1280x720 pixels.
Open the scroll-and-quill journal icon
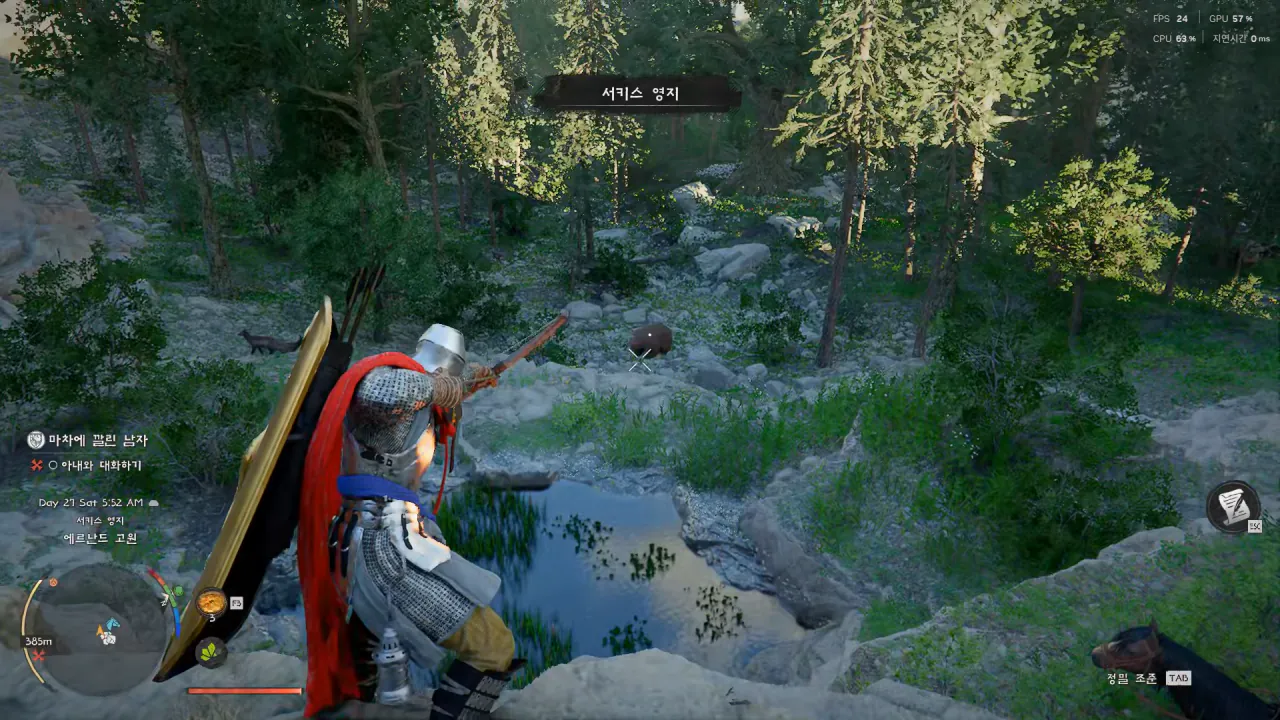[x=1232, y=506]
